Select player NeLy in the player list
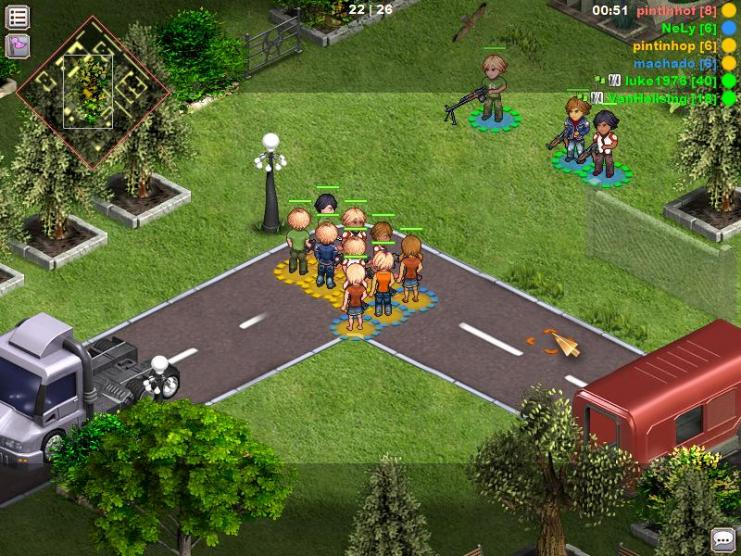The image size is (741, 556). pos(688,28)
